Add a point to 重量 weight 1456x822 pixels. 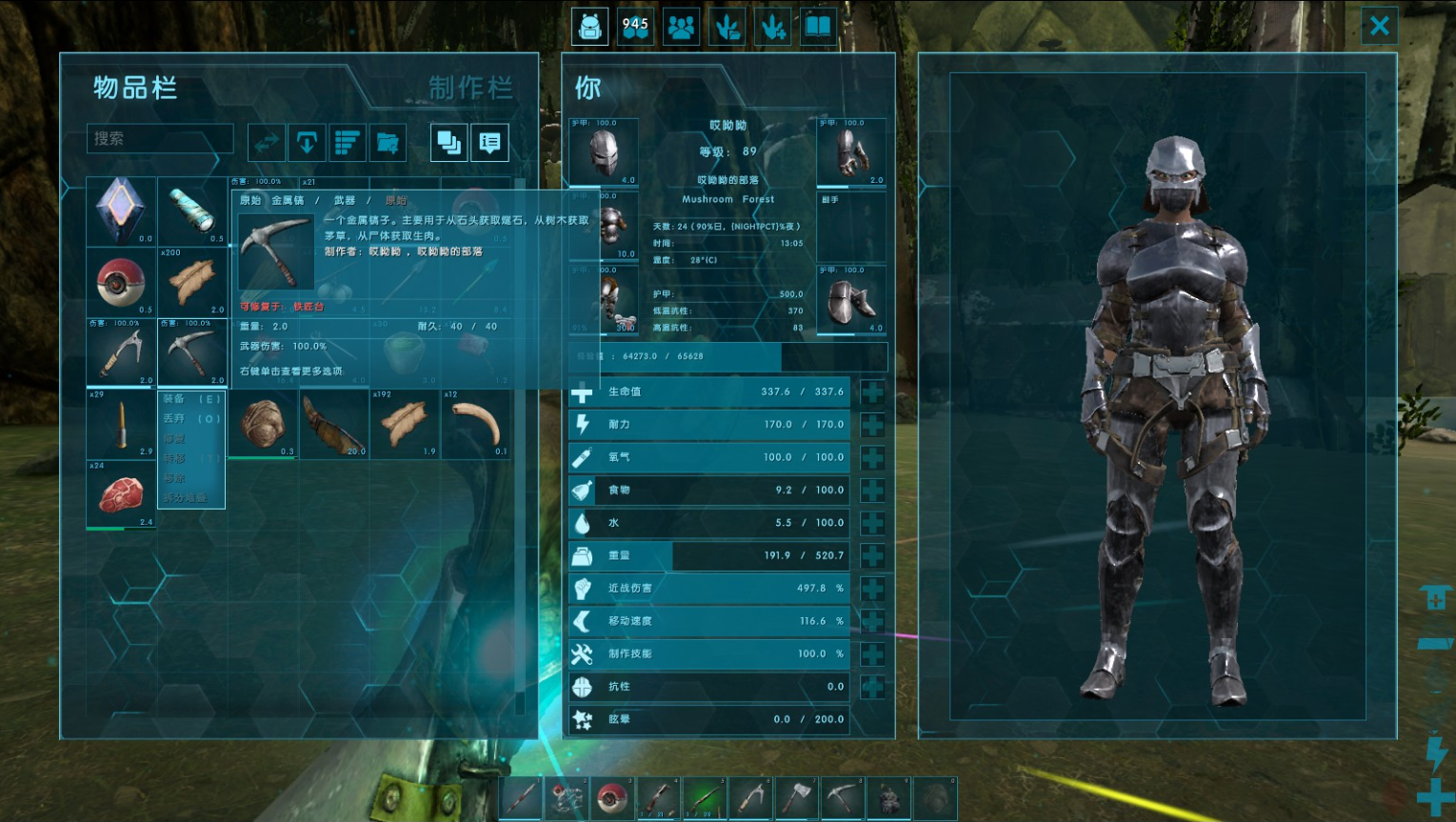coord(871,555)
